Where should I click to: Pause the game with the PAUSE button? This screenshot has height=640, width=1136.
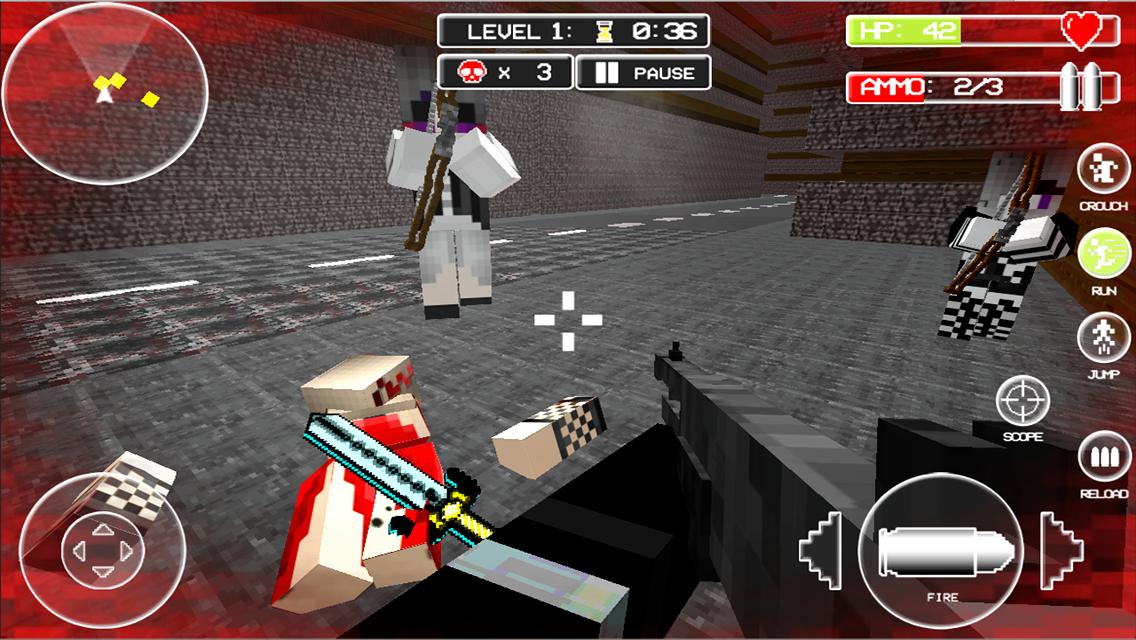[644, 73]
